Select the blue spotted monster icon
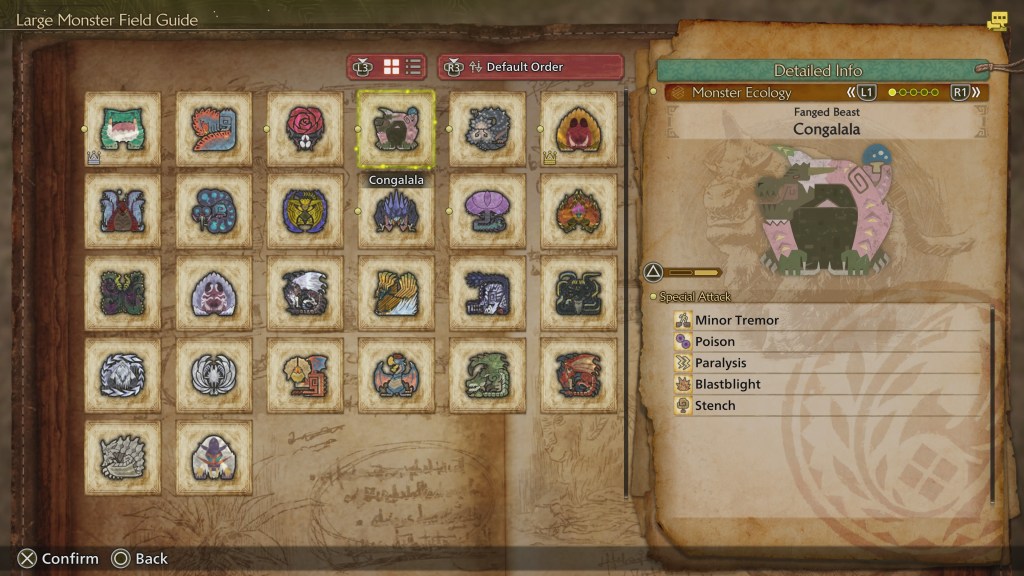The height and width of the screenshot is (576, 1024). coord(214,211)
